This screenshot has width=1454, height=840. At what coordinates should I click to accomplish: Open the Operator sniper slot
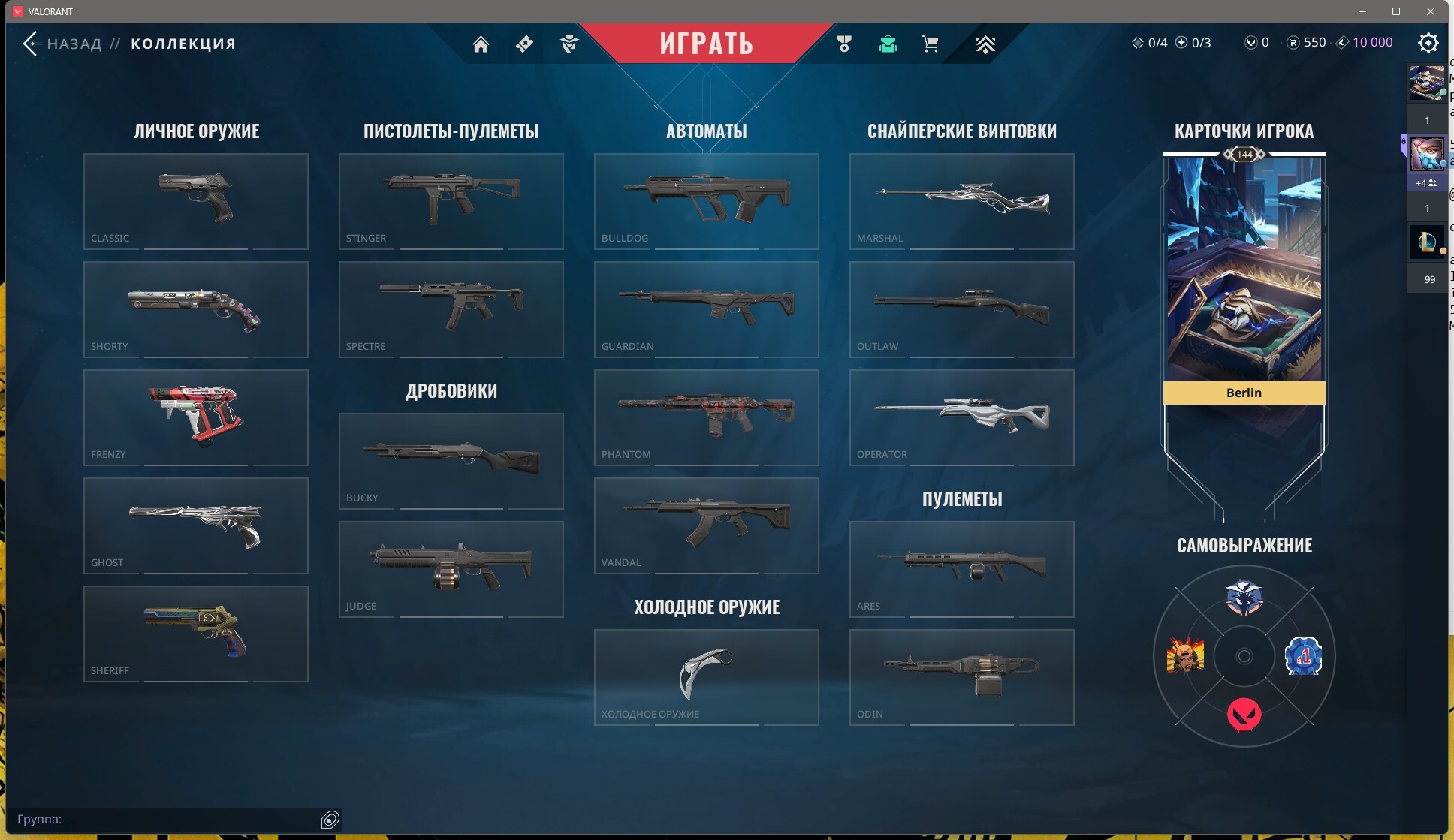coord(962,417)
